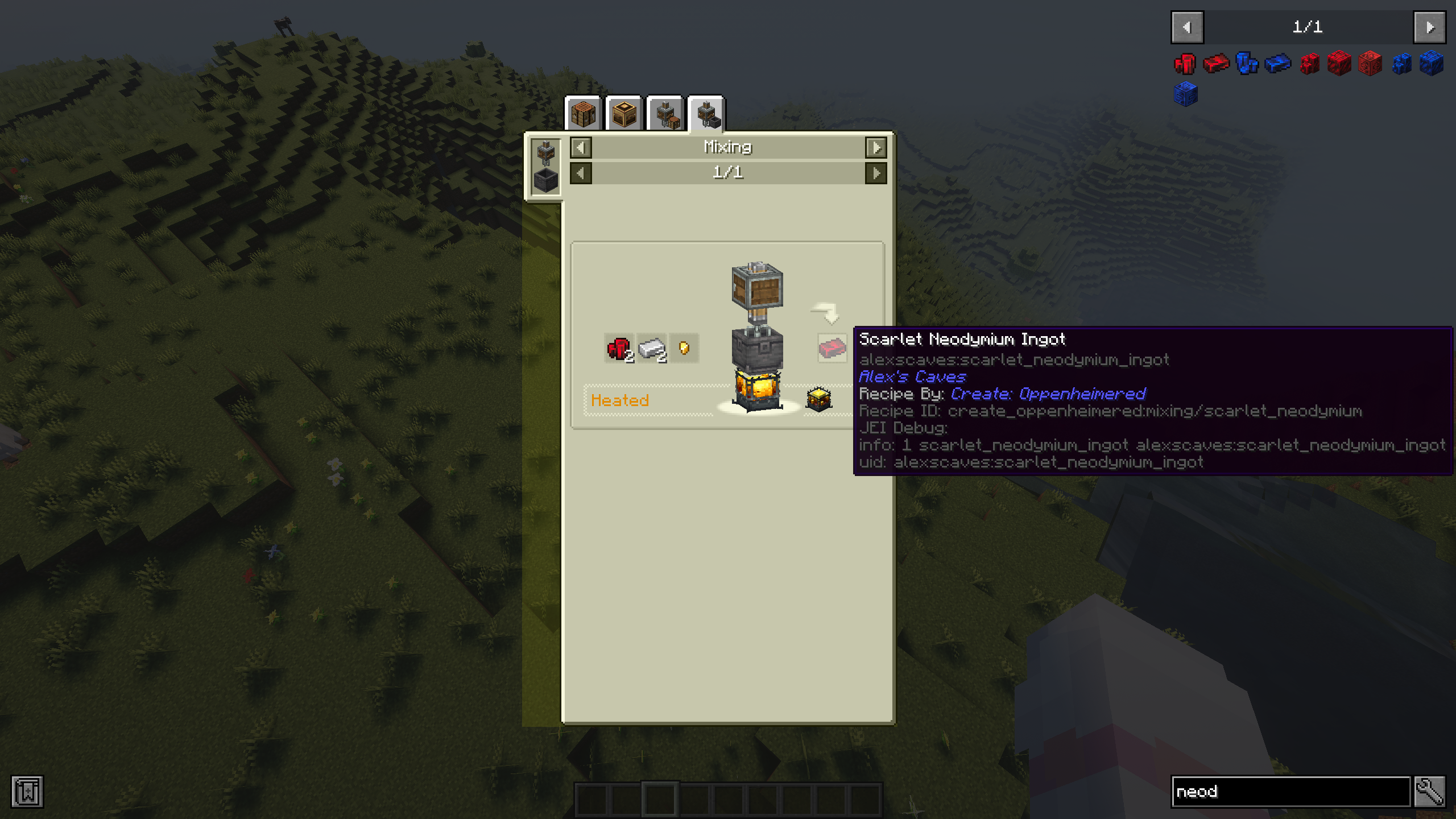Select the silver iron ingot ingredient slot
The height and width of the screenshot is (819, 1456).
(x=652, y=348)
